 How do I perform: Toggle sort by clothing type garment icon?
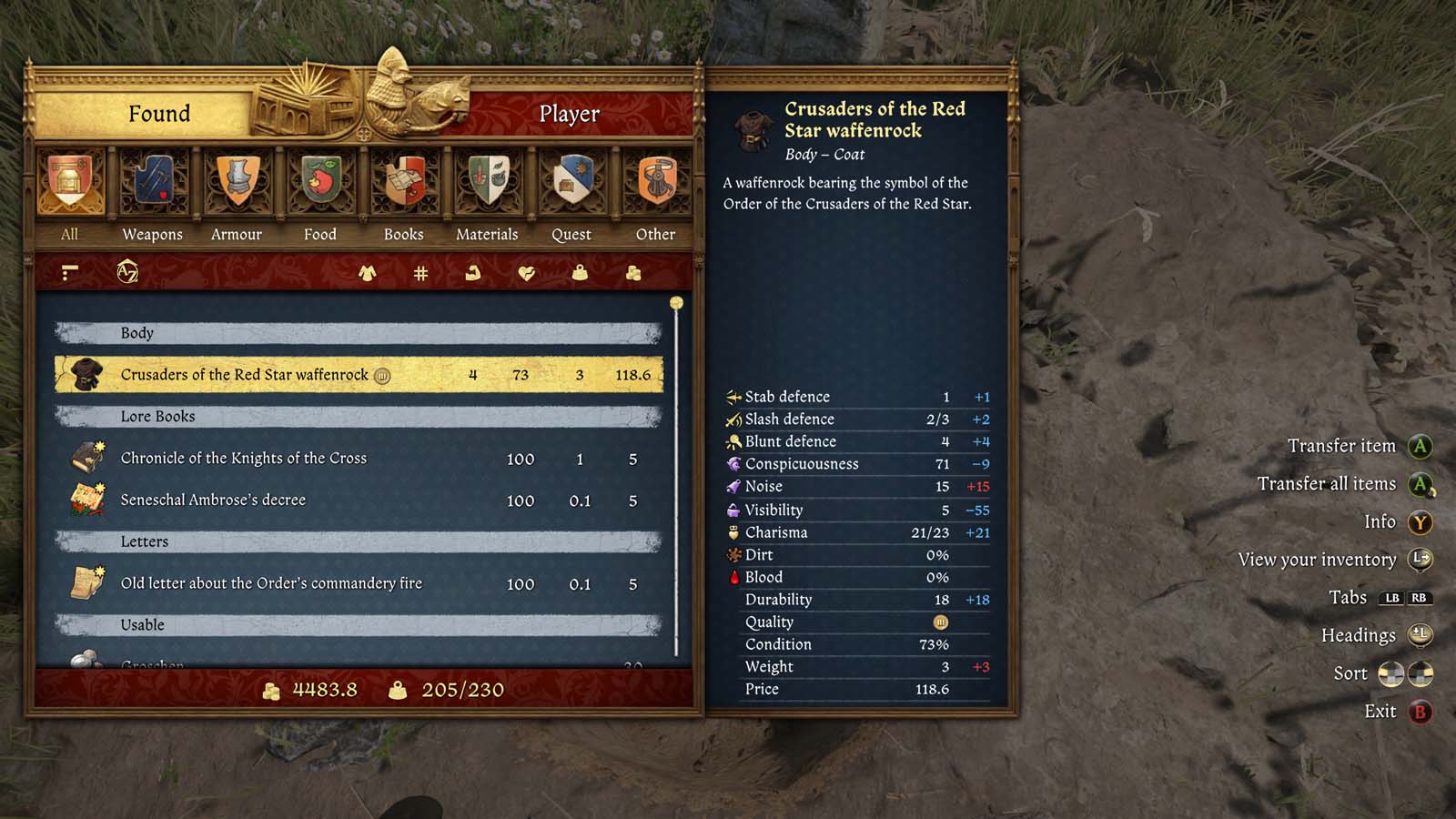367,272
